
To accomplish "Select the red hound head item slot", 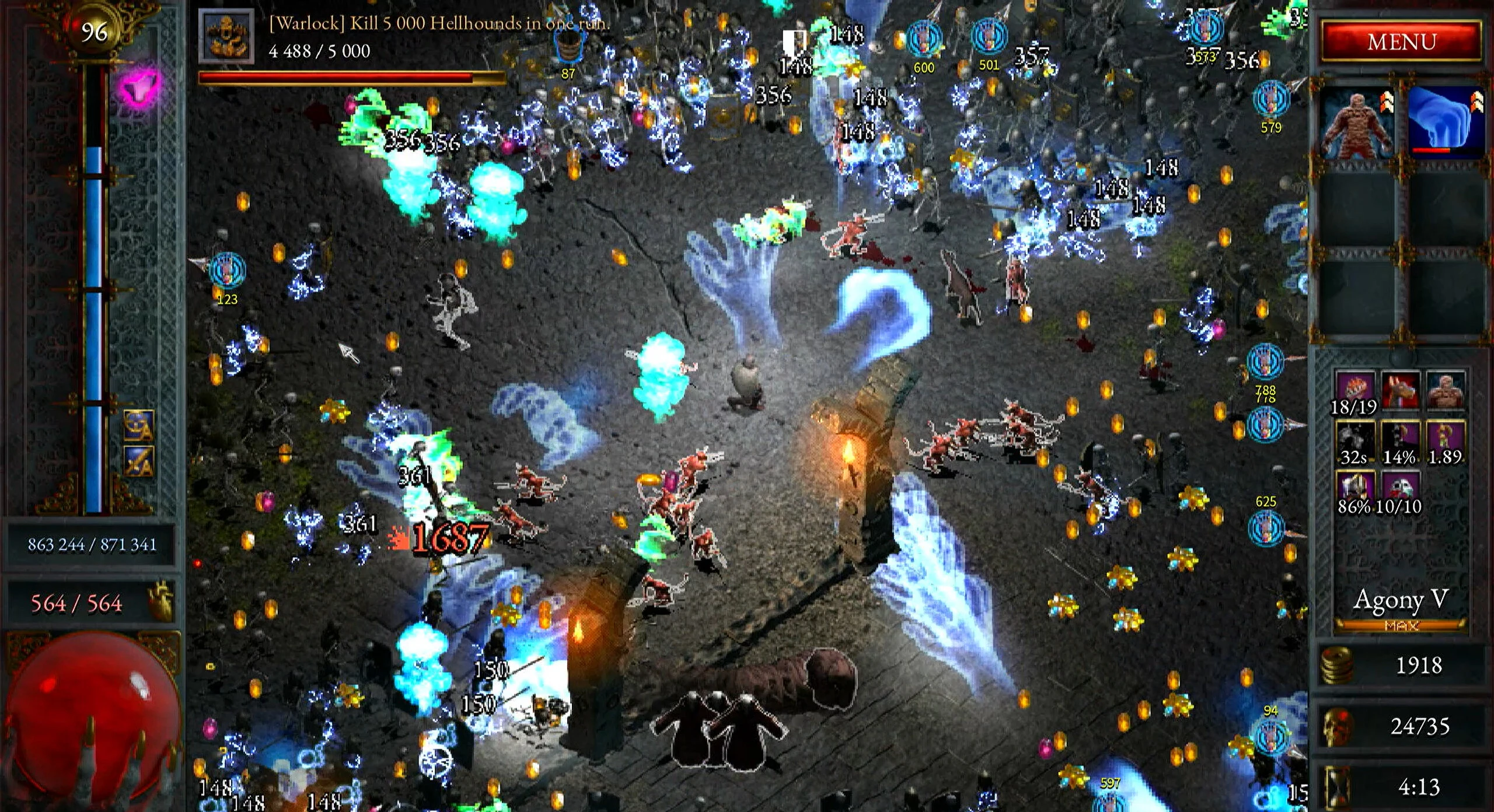I will (x=1399, y=390).
